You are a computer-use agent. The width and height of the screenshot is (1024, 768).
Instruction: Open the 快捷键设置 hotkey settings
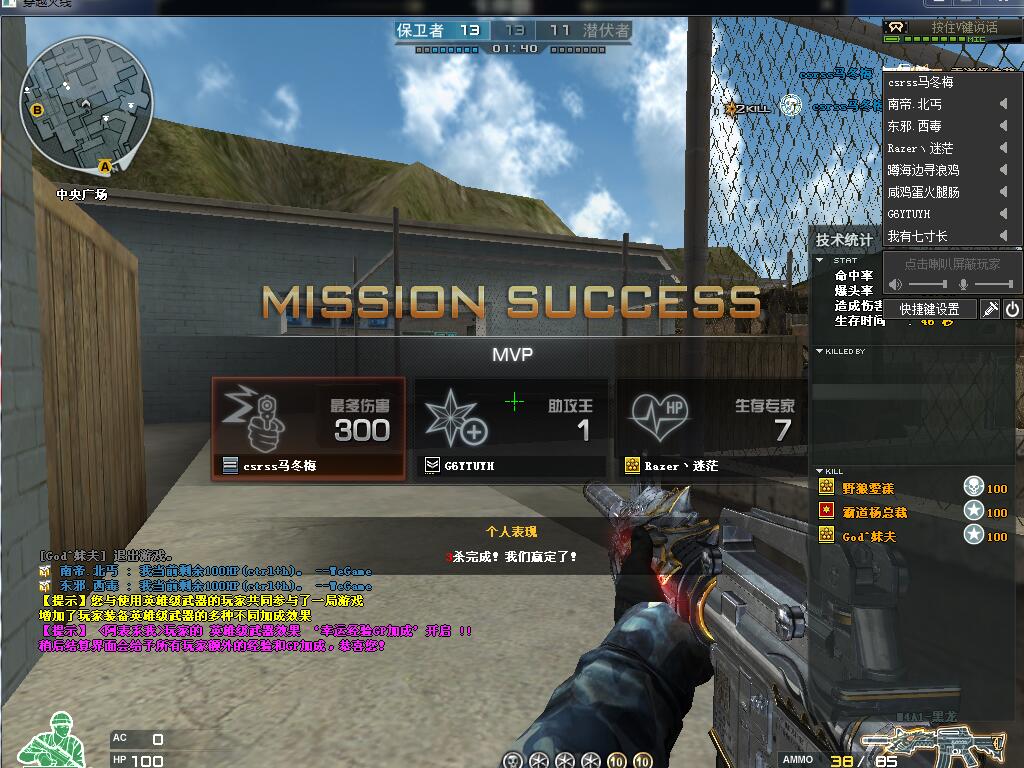(x=929, y=309)
